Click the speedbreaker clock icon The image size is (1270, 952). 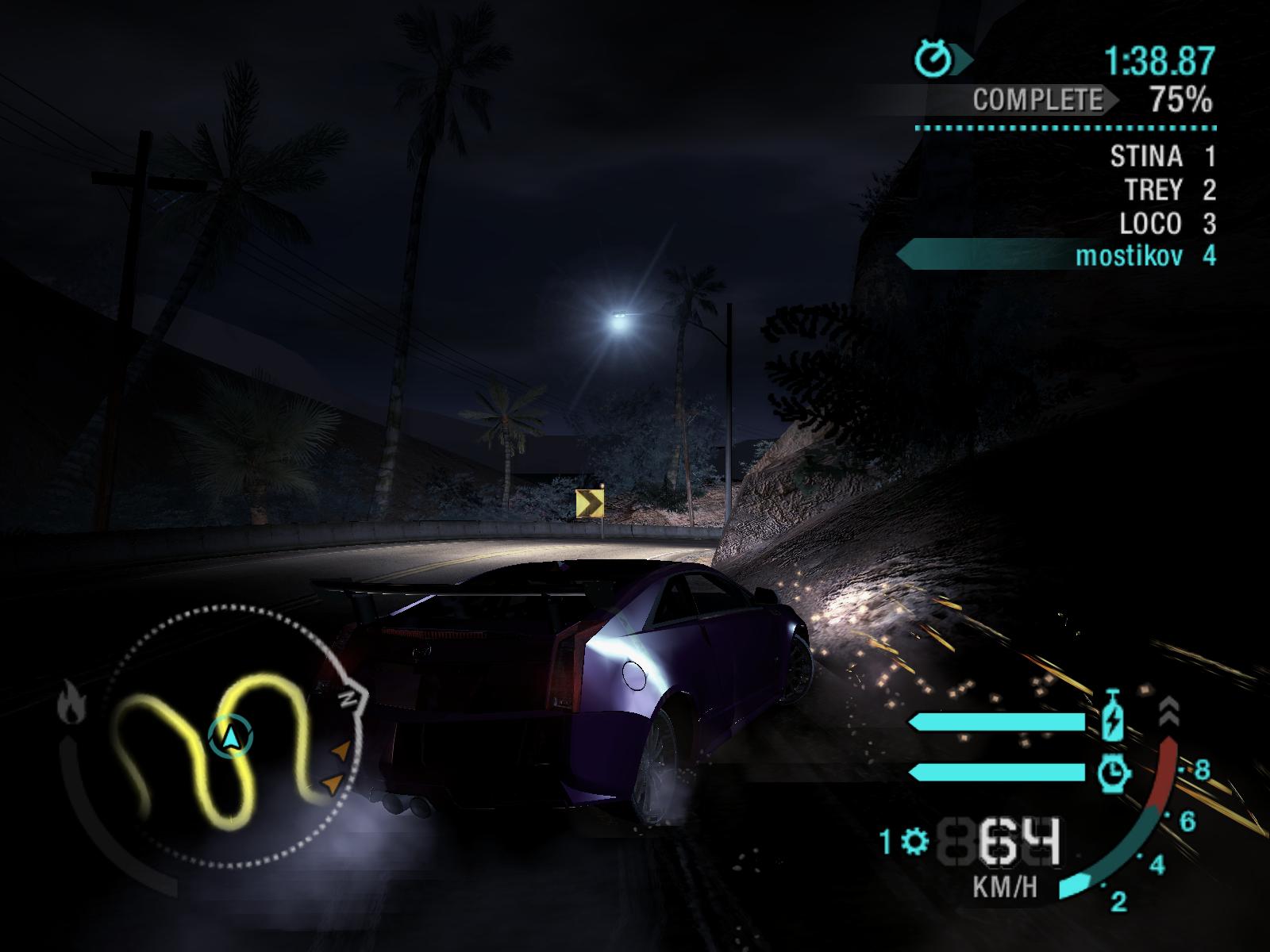coord(1113,771)
